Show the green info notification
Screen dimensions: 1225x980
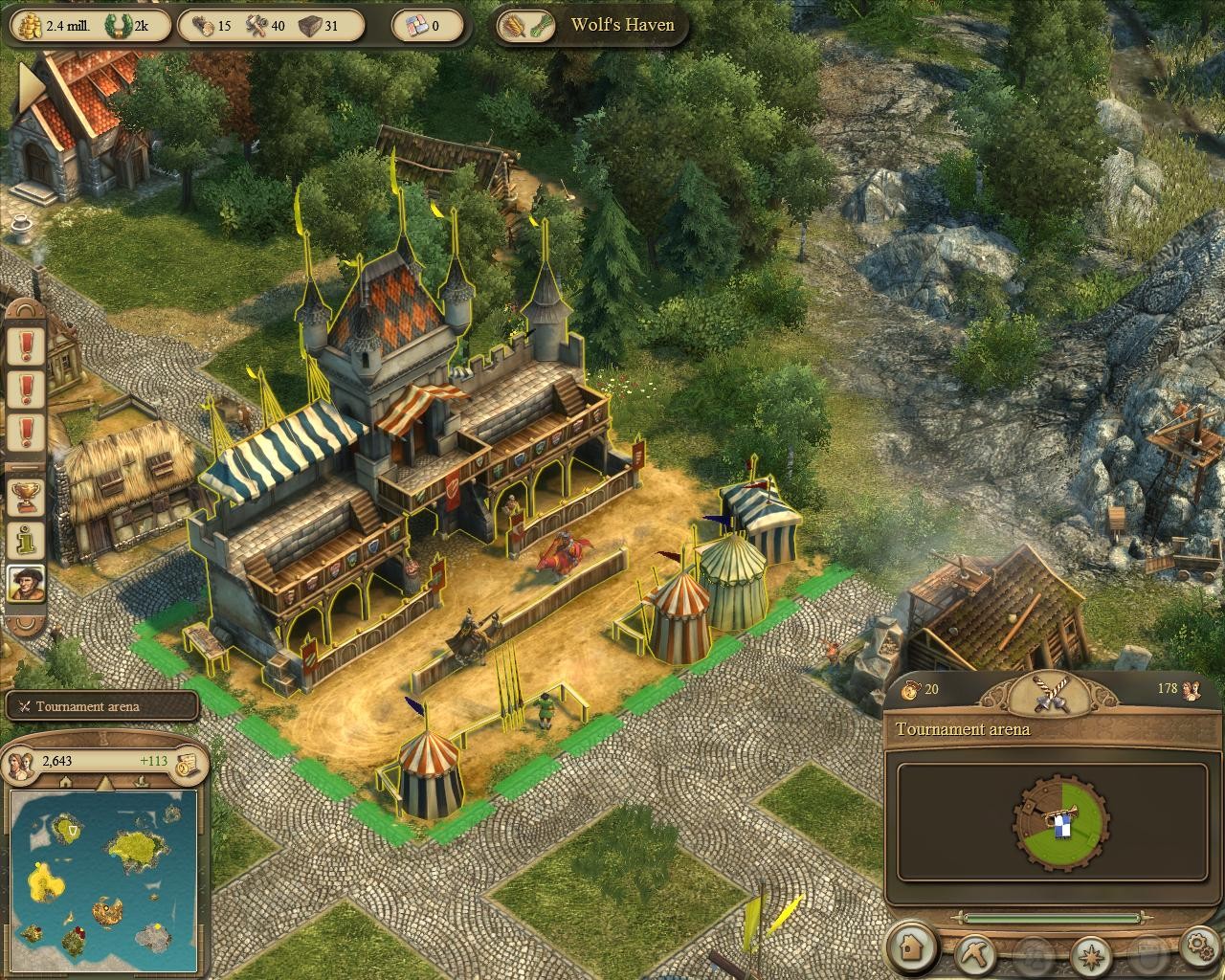26,539
